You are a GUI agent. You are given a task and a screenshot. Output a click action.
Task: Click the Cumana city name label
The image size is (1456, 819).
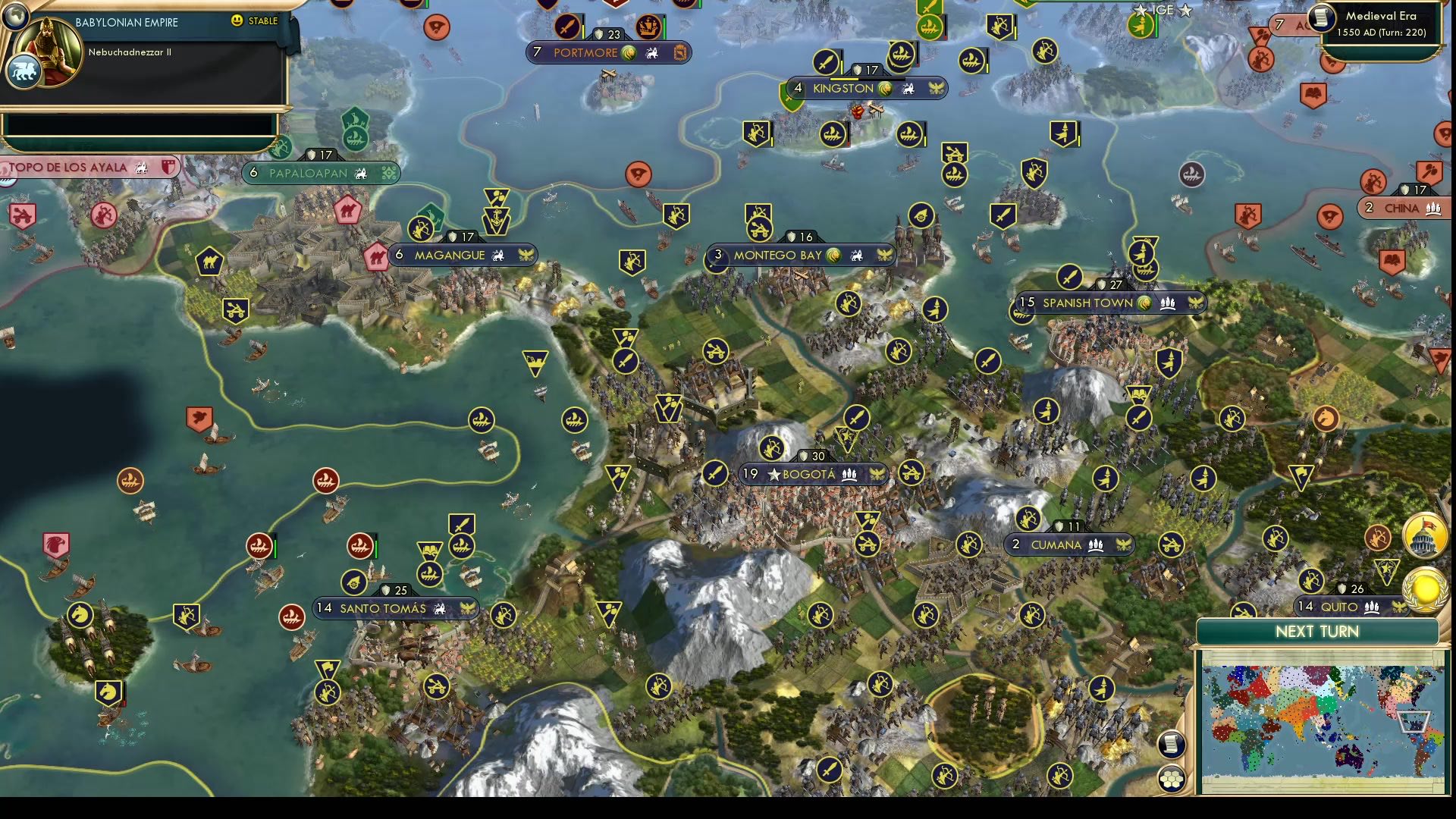1056,544
